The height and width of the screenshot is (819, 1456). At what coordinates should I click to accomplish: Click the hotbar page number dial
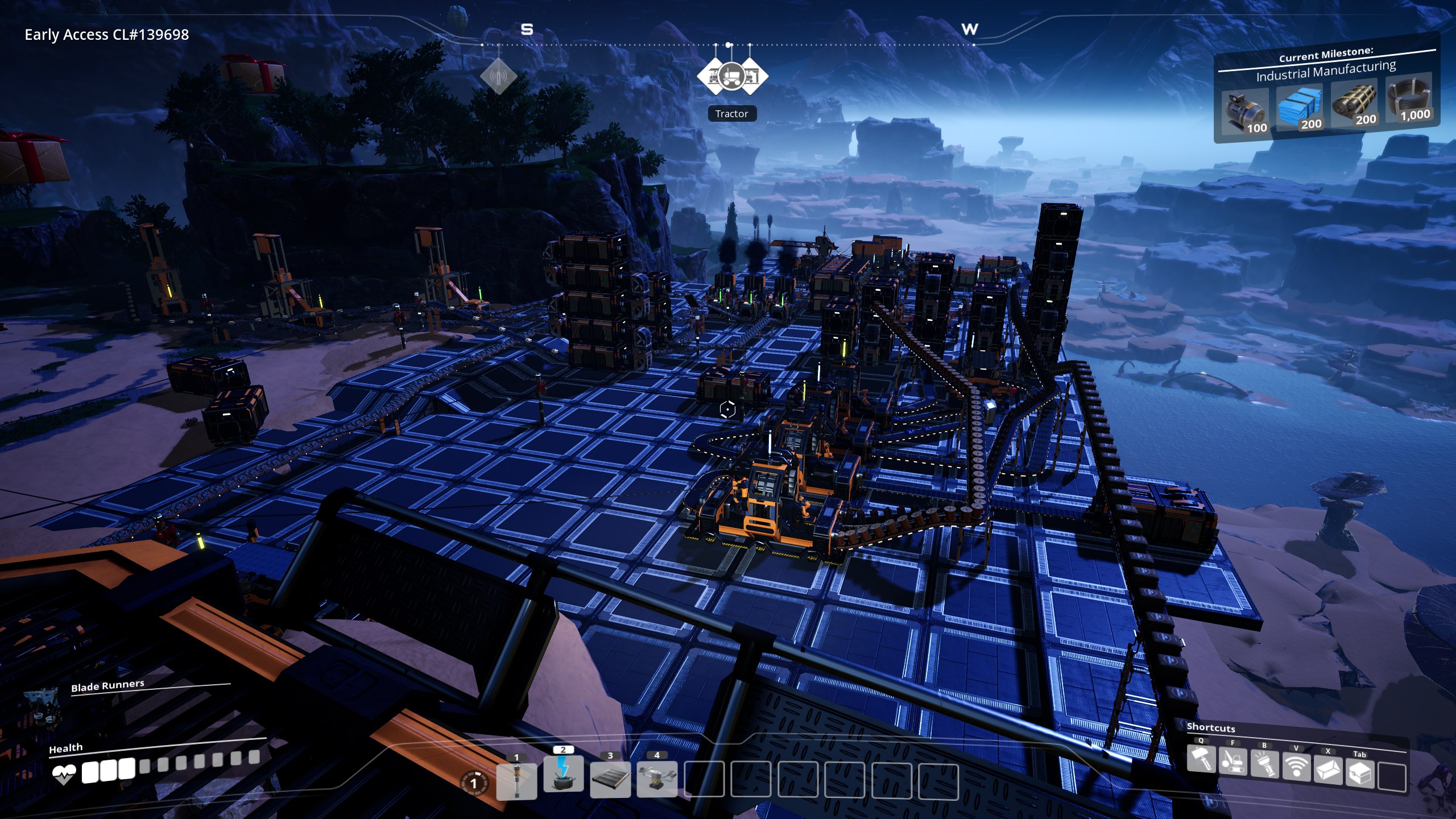coord(473,784)
